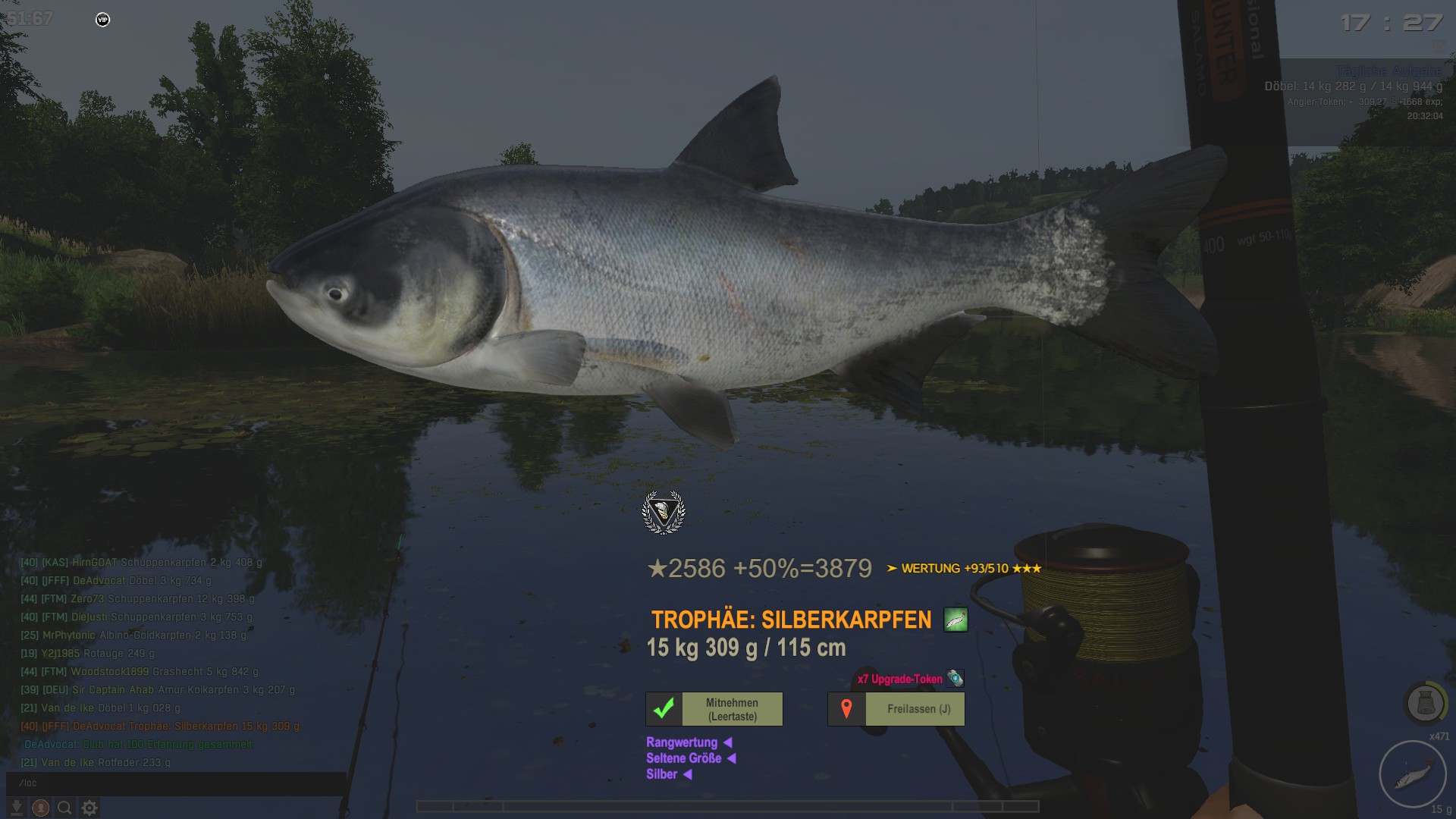Click the chat input field
Viewport: 1456px width, 819px height.
pos(176,783)
